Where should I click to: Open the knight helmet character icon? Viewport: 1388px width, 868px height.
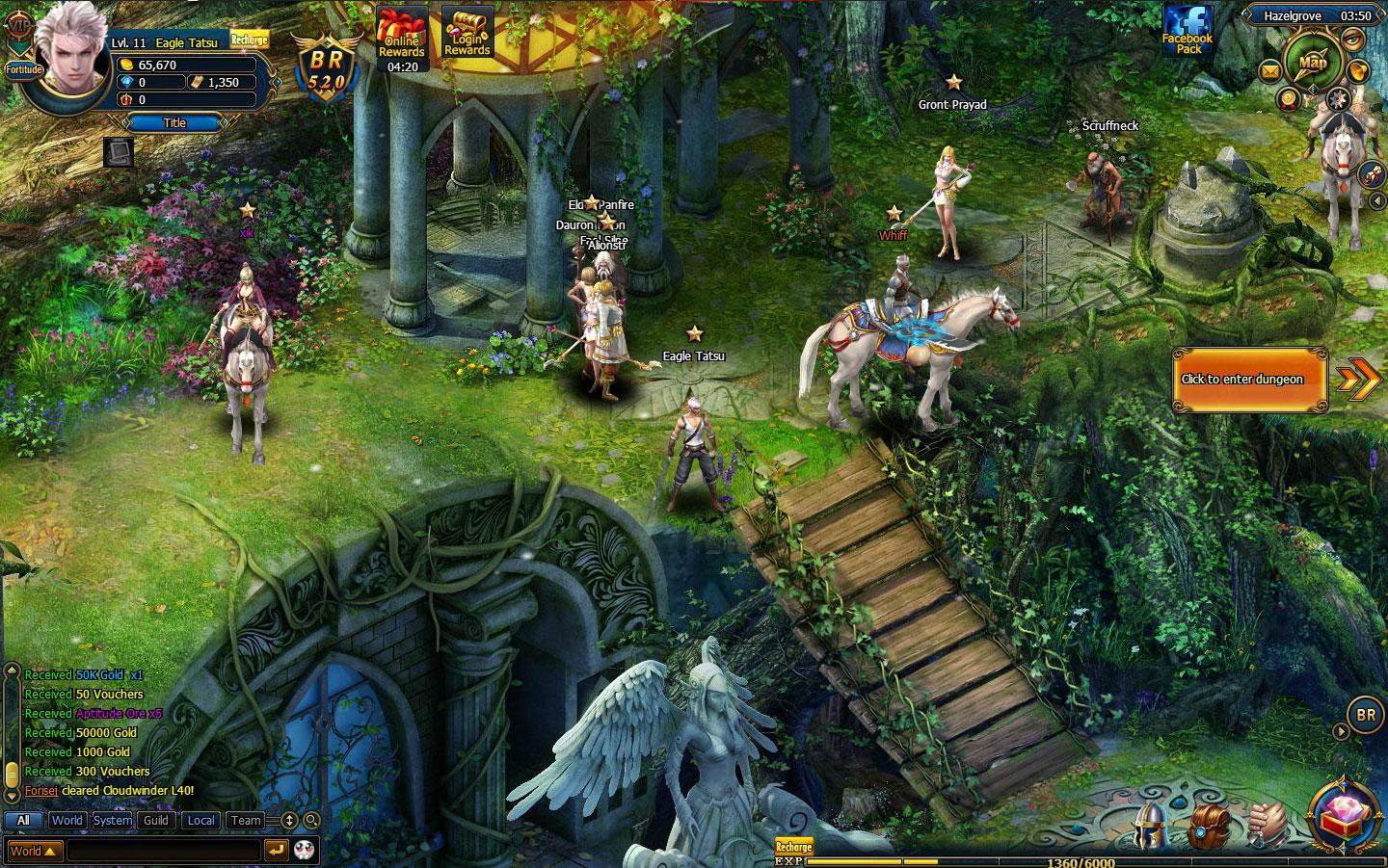click(x=1152, y=826)
